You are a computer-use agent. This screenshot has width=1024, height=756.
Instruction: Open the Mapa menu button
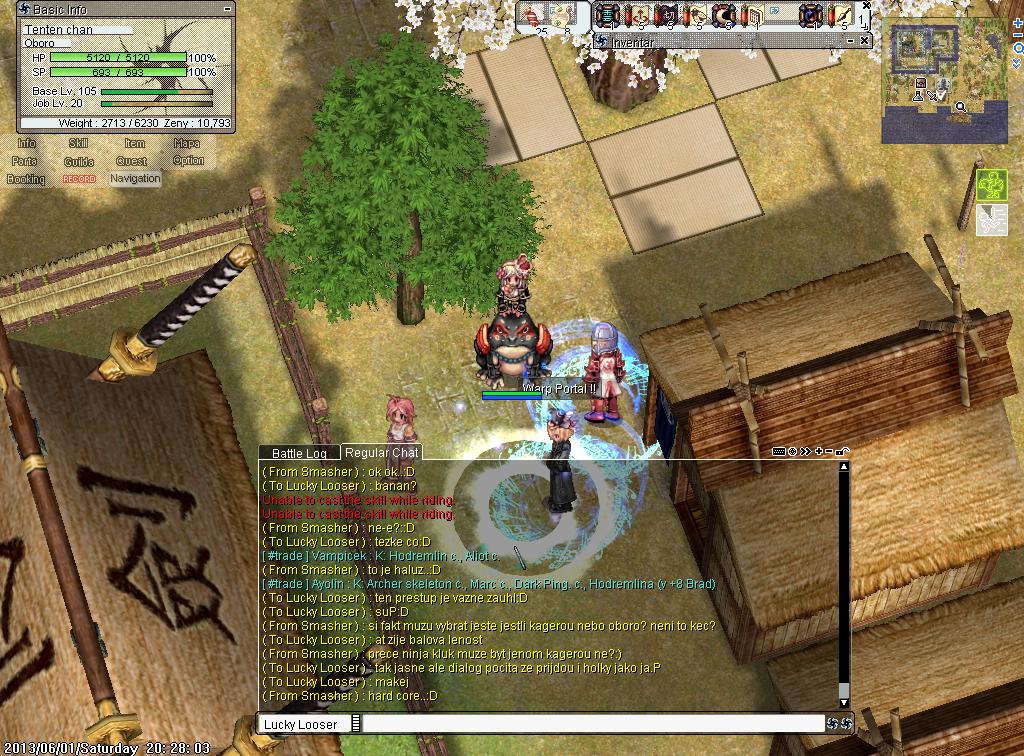tap(187, 144)
